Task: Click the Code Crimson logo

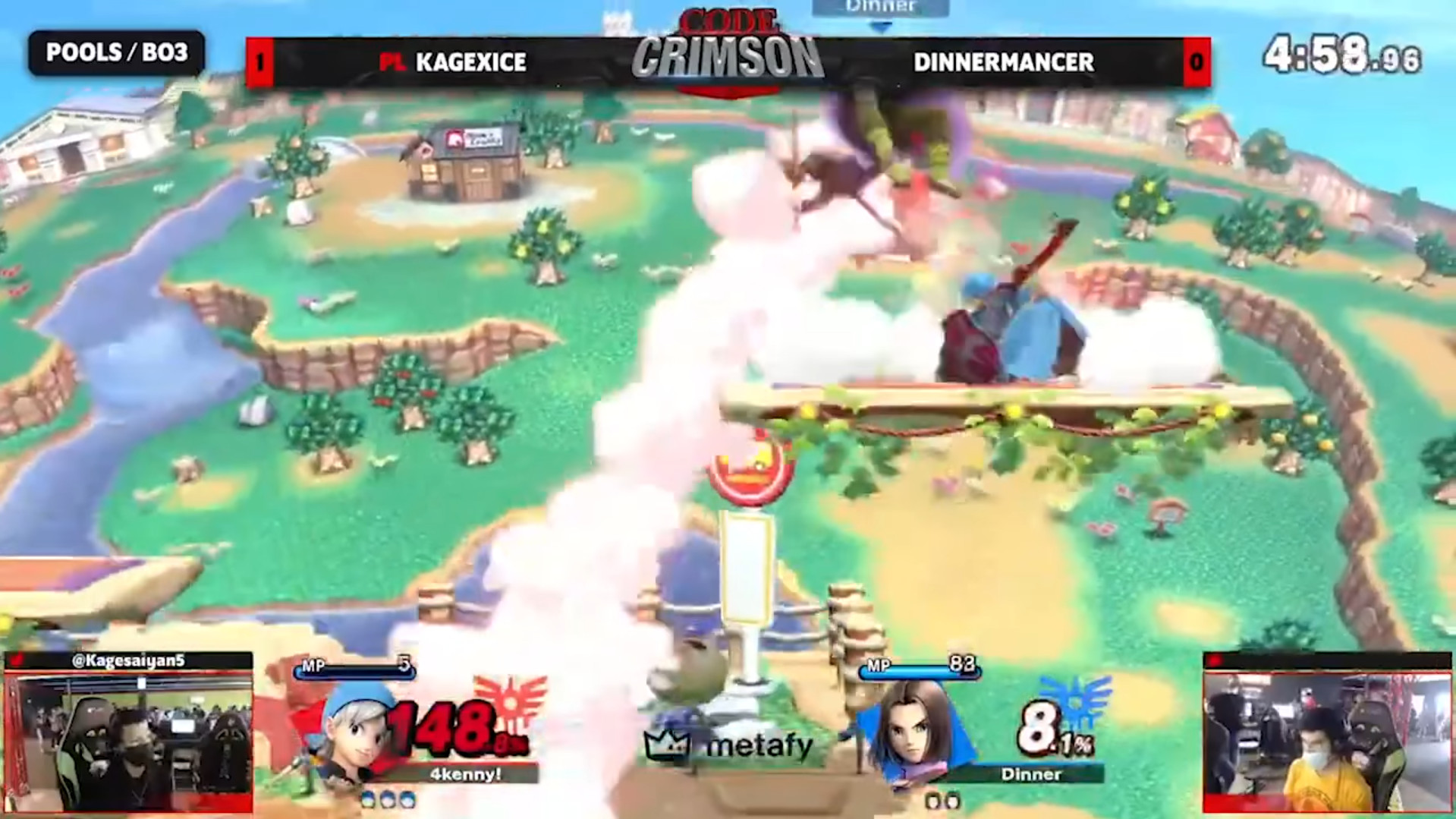Action: [728, 46]
